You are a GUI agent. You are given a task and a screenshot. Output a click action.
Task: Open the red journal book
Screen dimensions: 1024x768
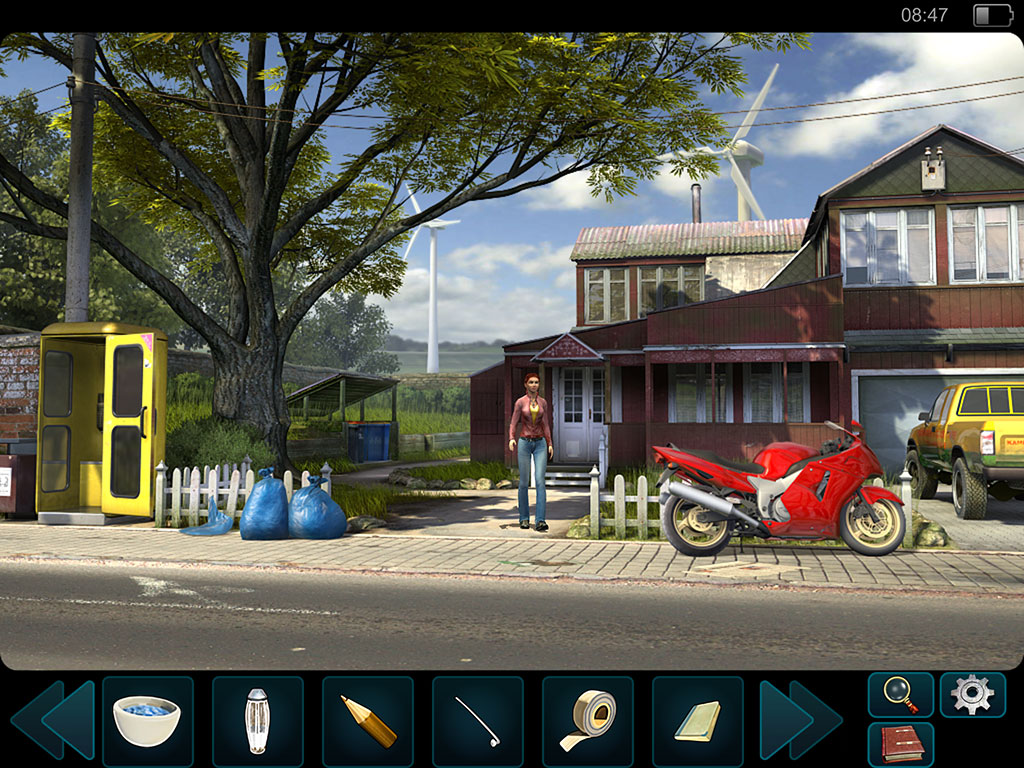[x=900, y=745]
